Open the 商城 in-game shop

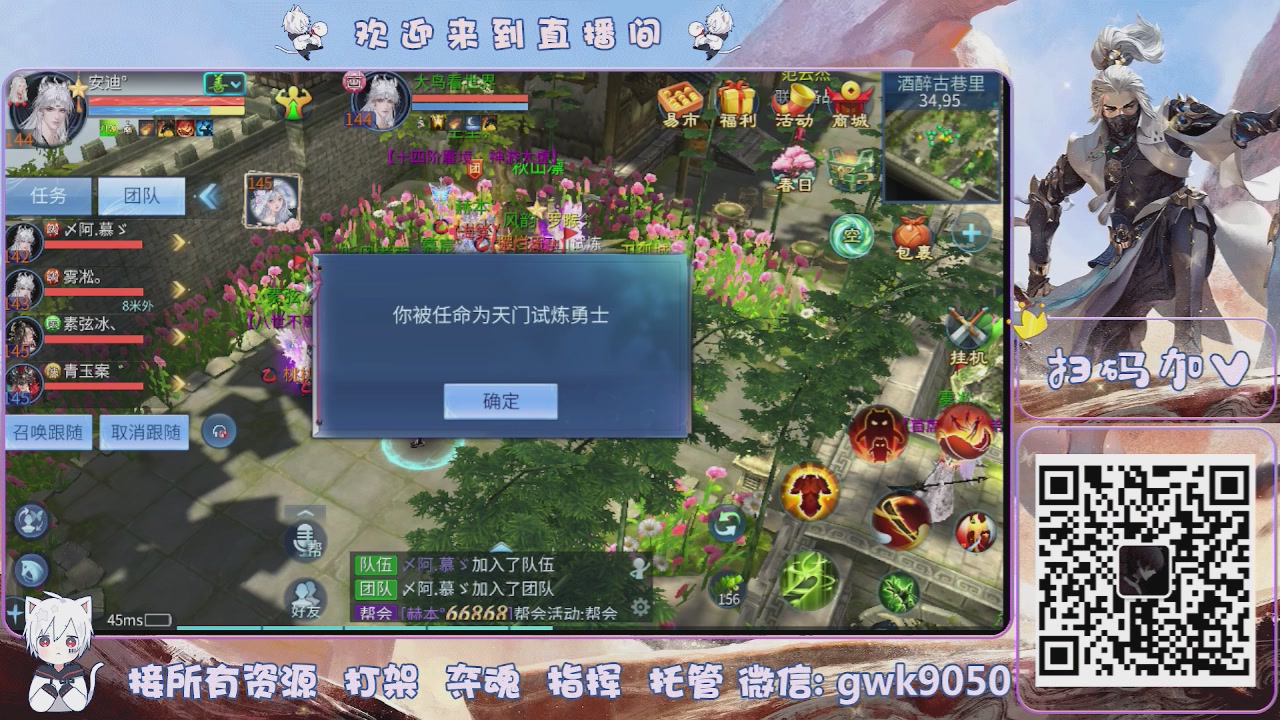click(850, 100)
